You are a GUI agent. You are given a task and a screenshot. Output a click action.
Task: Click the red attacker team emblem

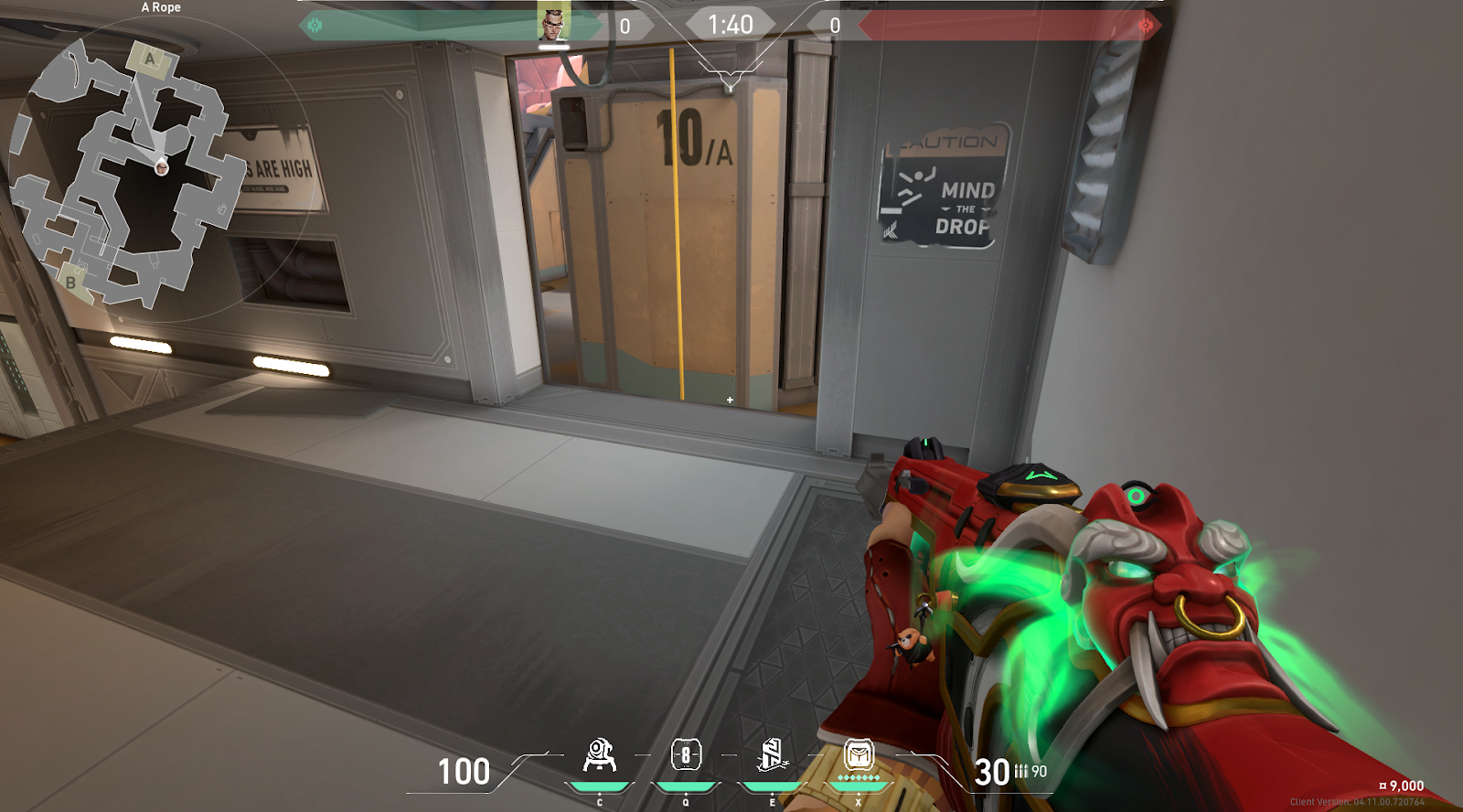1146,26
